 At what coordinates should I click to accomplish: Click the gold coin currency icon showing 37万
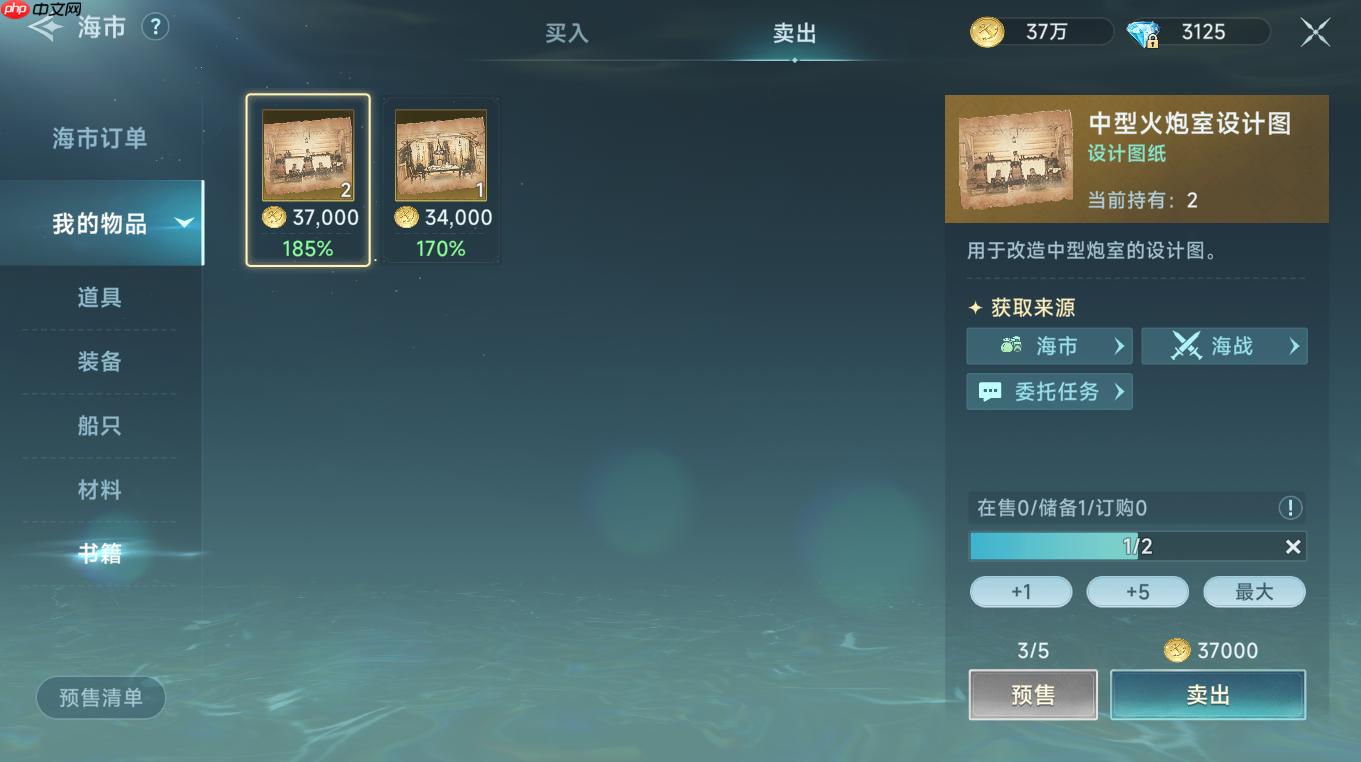[986, 31]
